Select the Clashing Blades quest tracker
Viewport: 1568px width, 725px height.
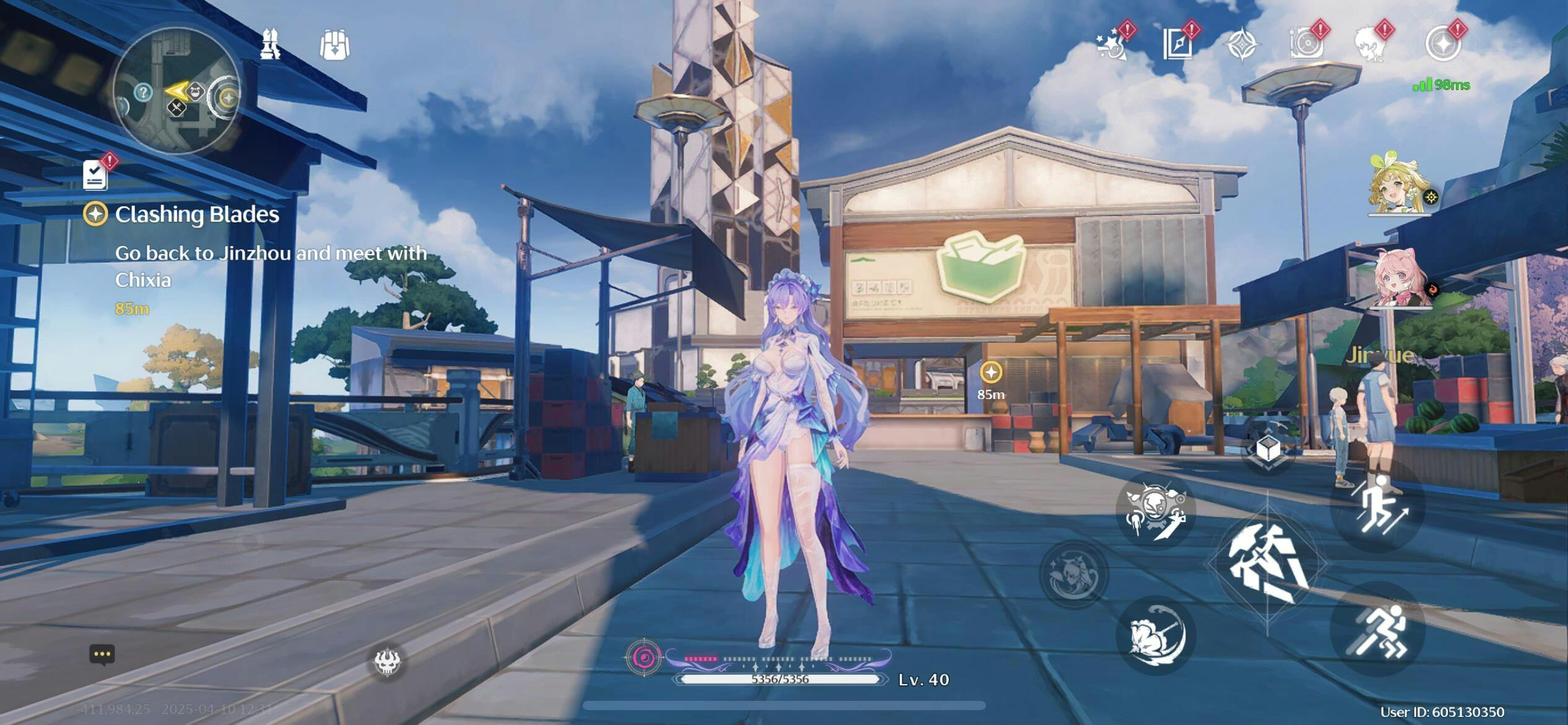pos(197,214)
